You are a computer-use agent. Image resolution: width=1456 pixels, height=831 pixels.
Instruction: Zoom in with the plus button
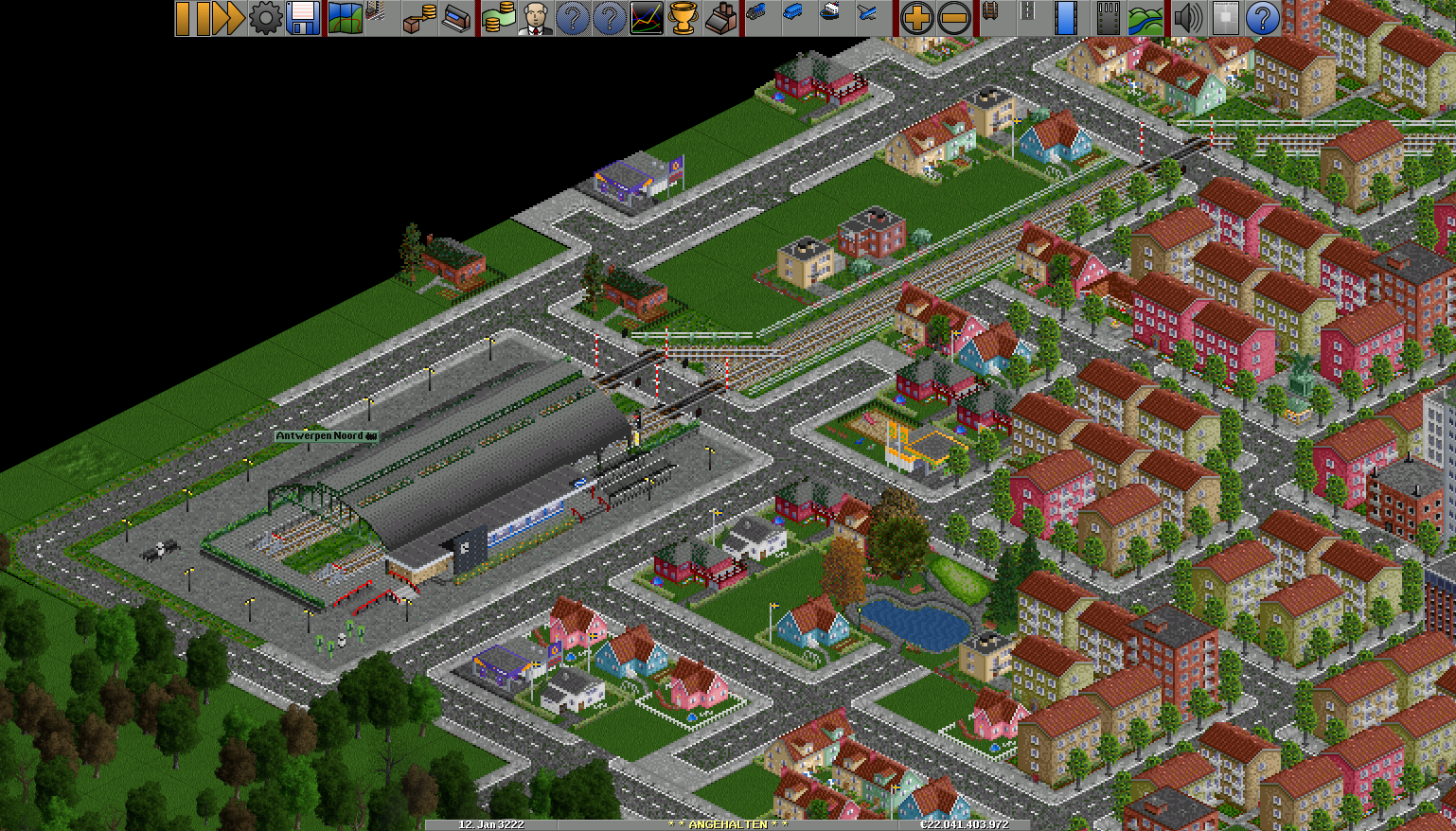(915, 18)
